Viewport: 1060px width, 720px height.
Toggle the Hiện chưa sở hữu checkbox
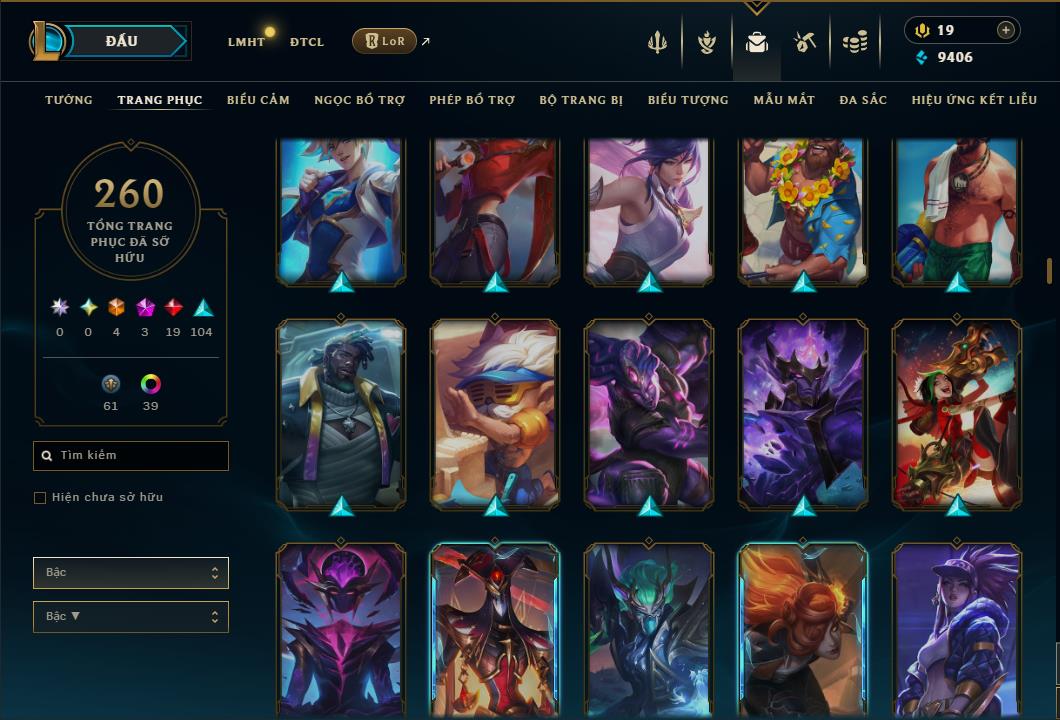pos(40,498)
